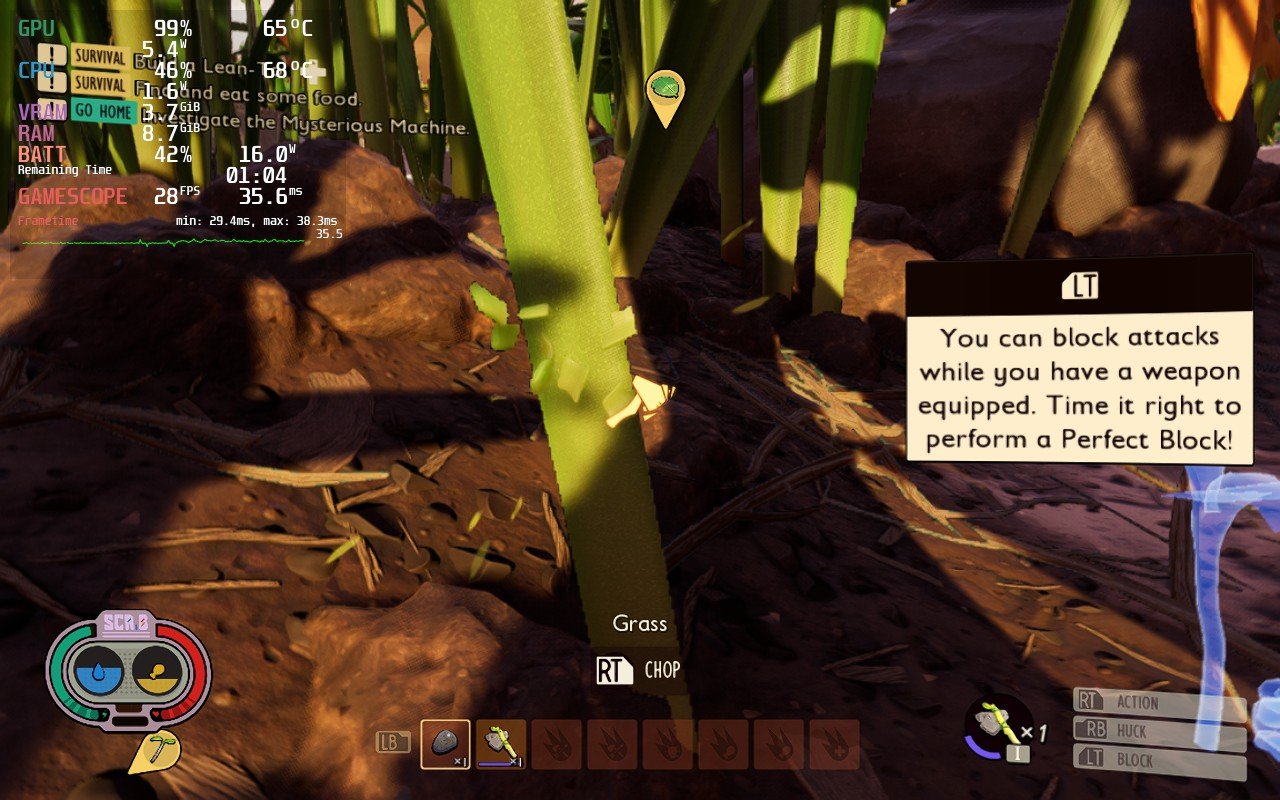Image resolution: width=1280 pixels, height=800 pixels.
Task: Select the pebble hotbar slot
Action: [445, 744]
